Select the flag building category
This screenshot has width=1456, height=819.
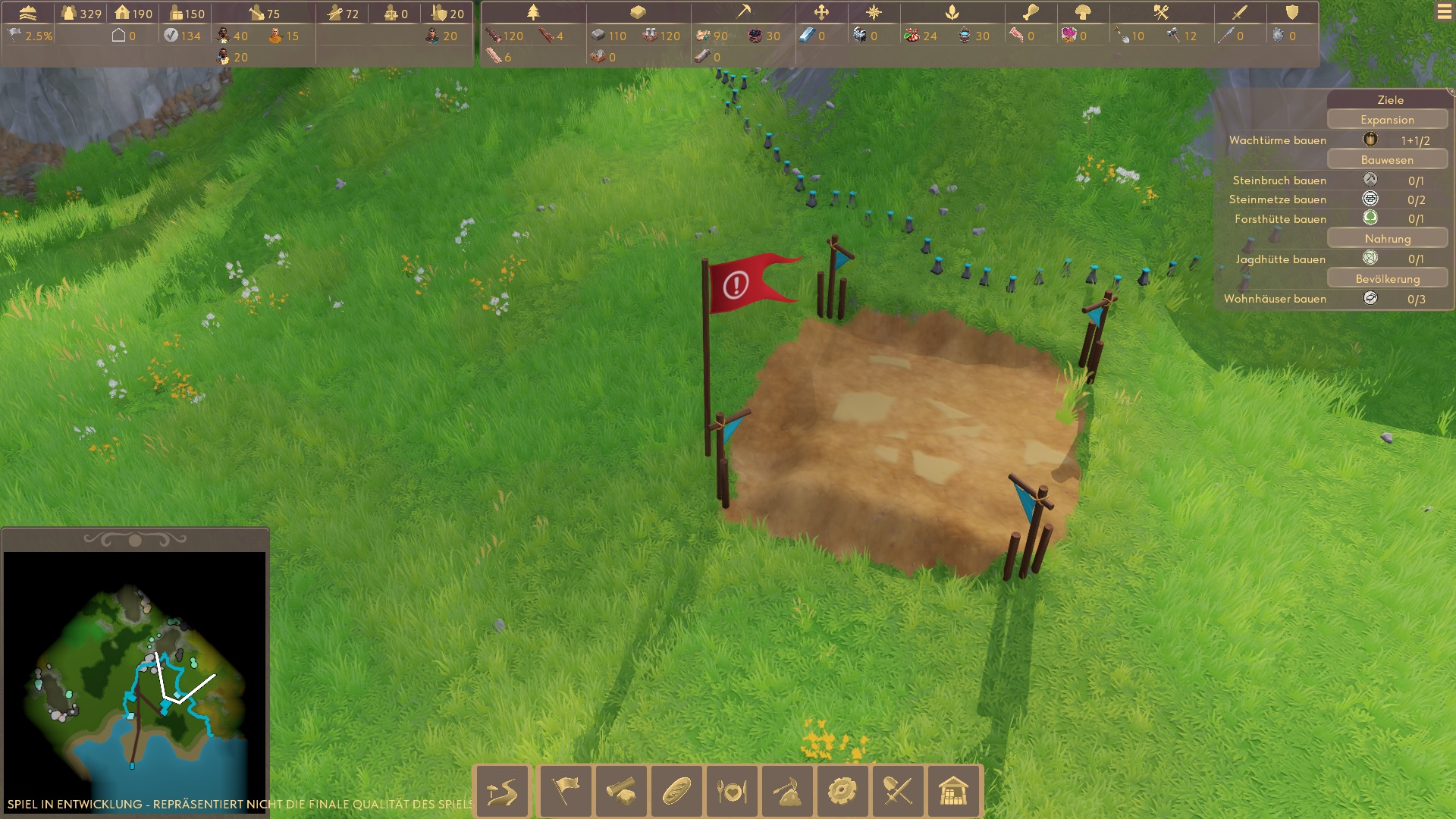565,792
